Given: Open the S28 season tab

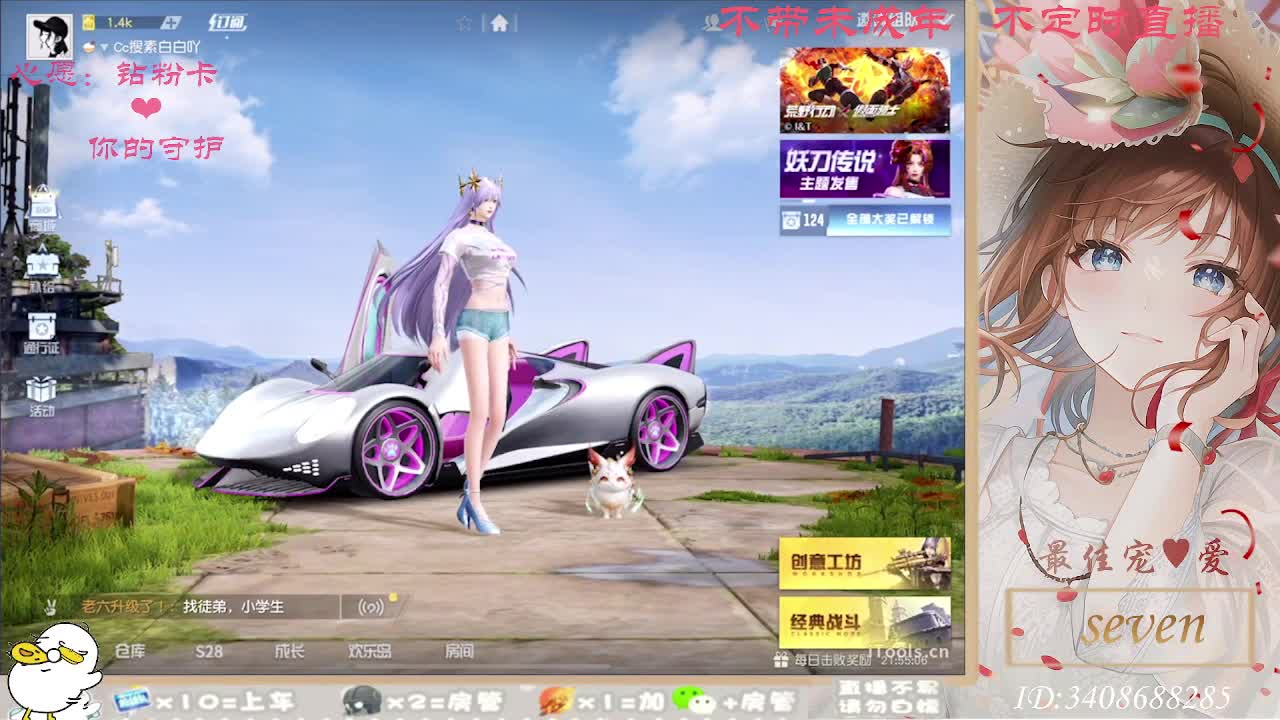Looking at the screenshot, I should click(209, 651).
